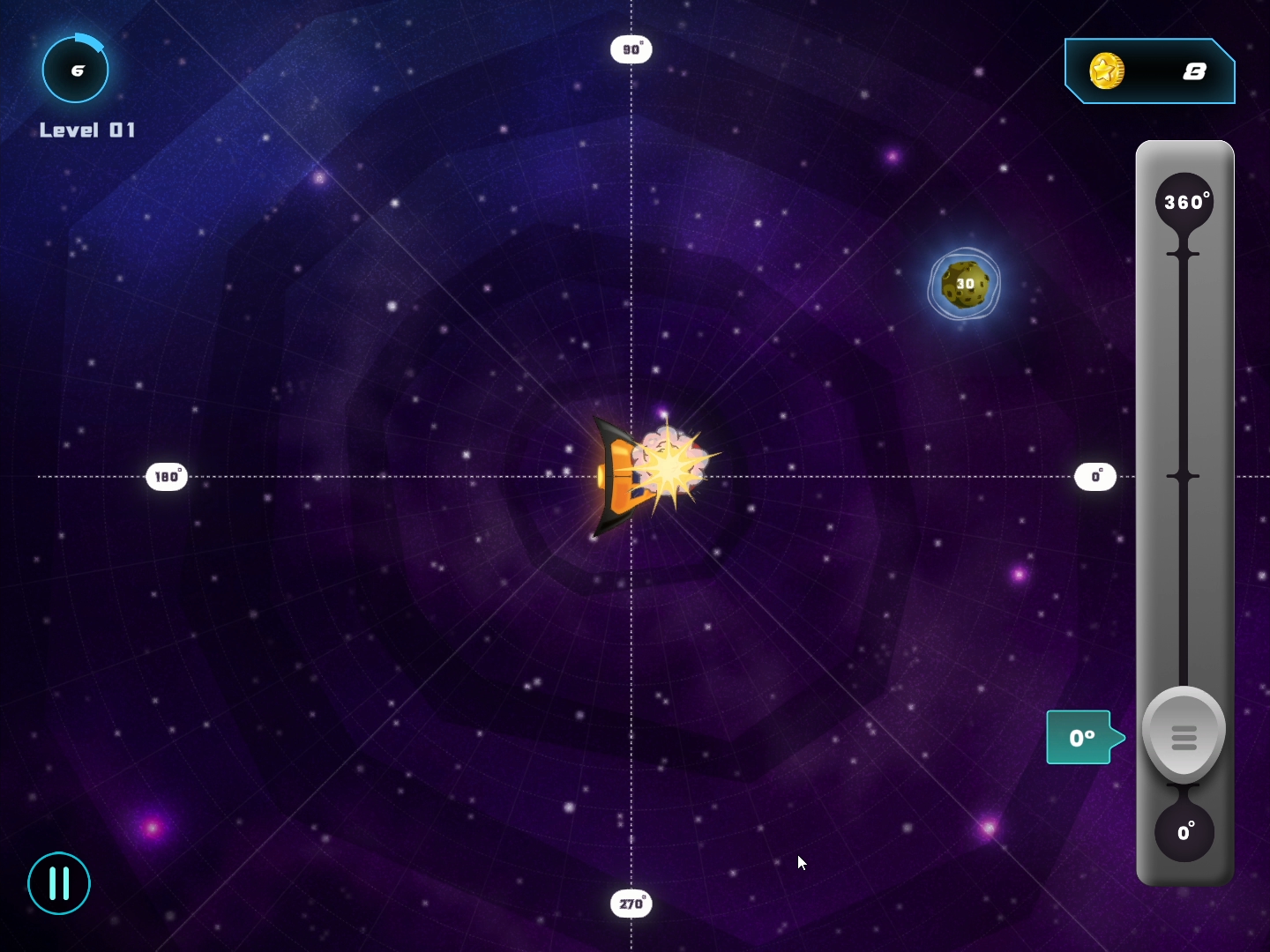Click the 0° angle speech bubble

1081,738
